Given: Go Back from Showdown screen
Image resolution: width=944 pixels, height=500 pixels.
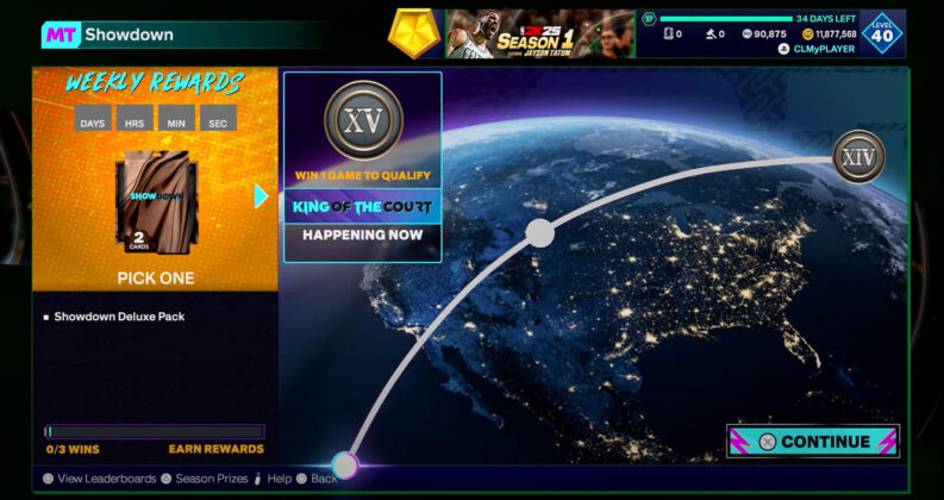Looking at the screenshot, I should 317,479.
